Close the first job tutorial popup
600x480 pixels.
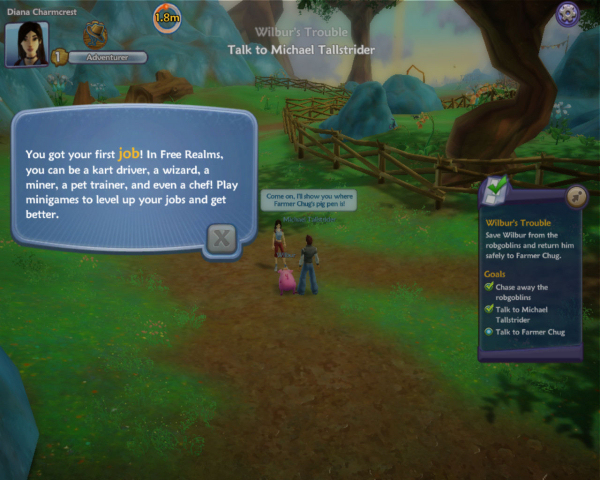click(x=222, y=238)
